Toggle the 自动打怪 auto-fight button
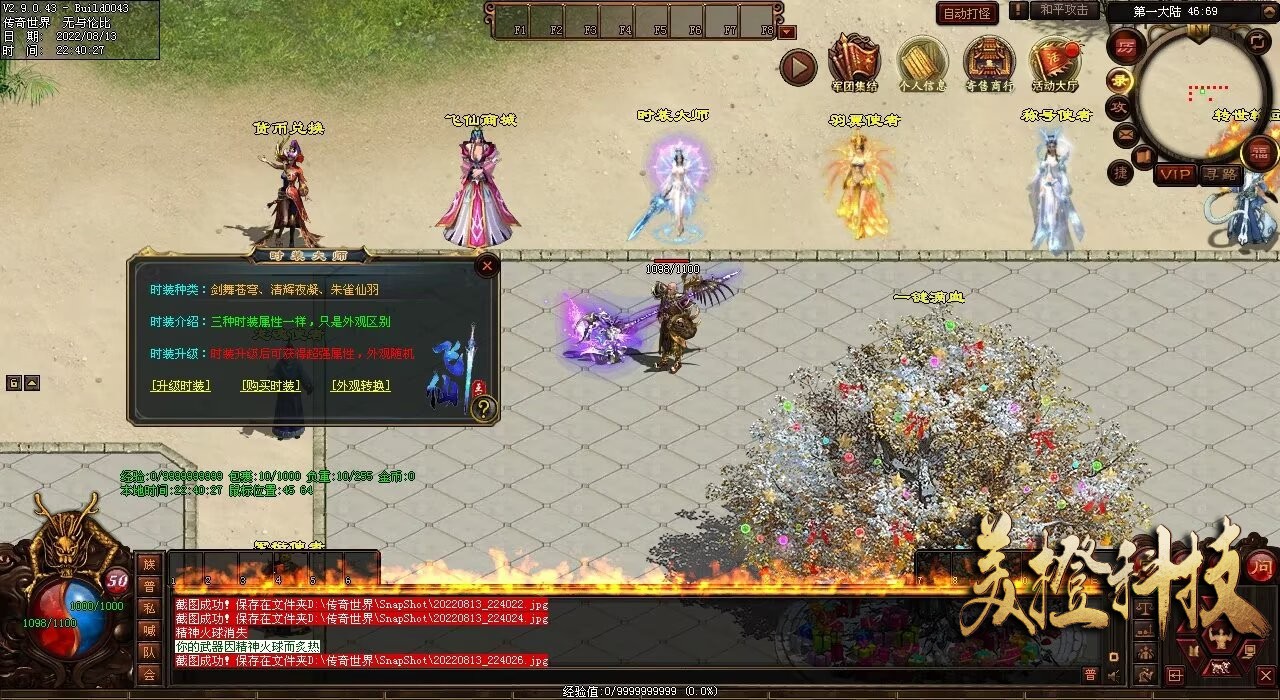 [x=967, y=13]
